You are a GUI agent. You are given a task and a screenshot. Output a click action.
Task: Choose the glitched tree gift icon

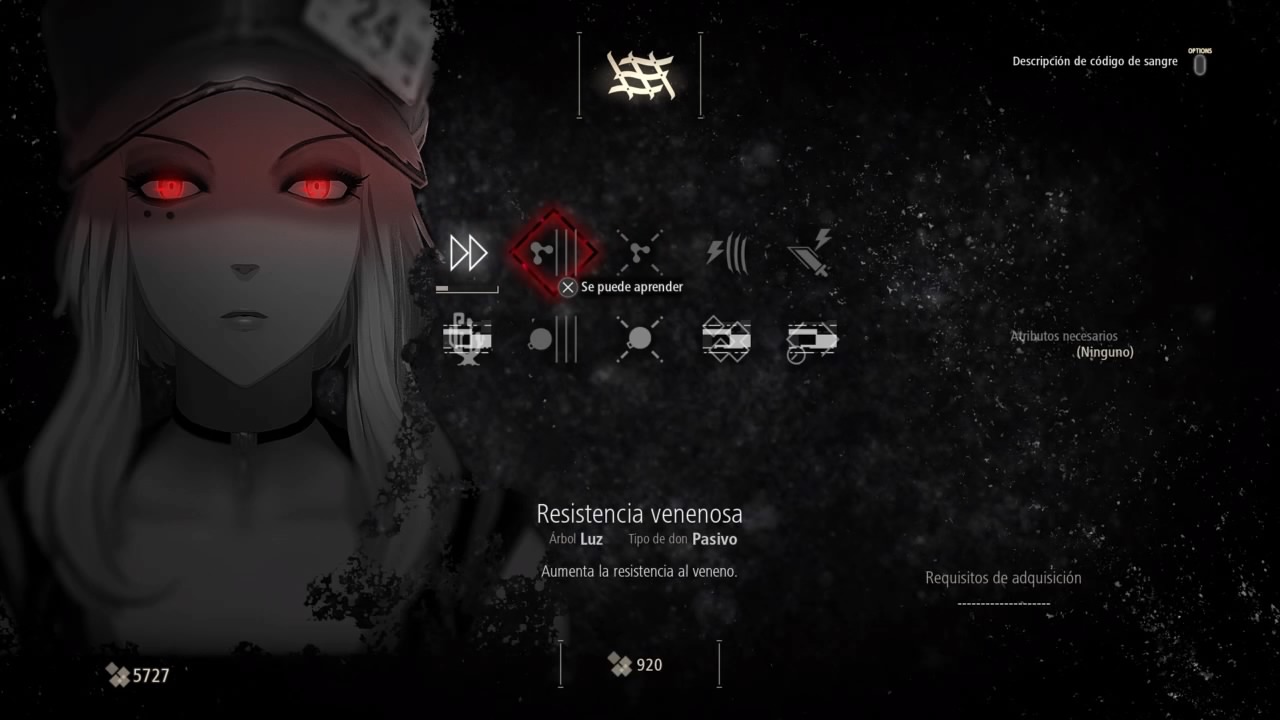click(467, 339)
